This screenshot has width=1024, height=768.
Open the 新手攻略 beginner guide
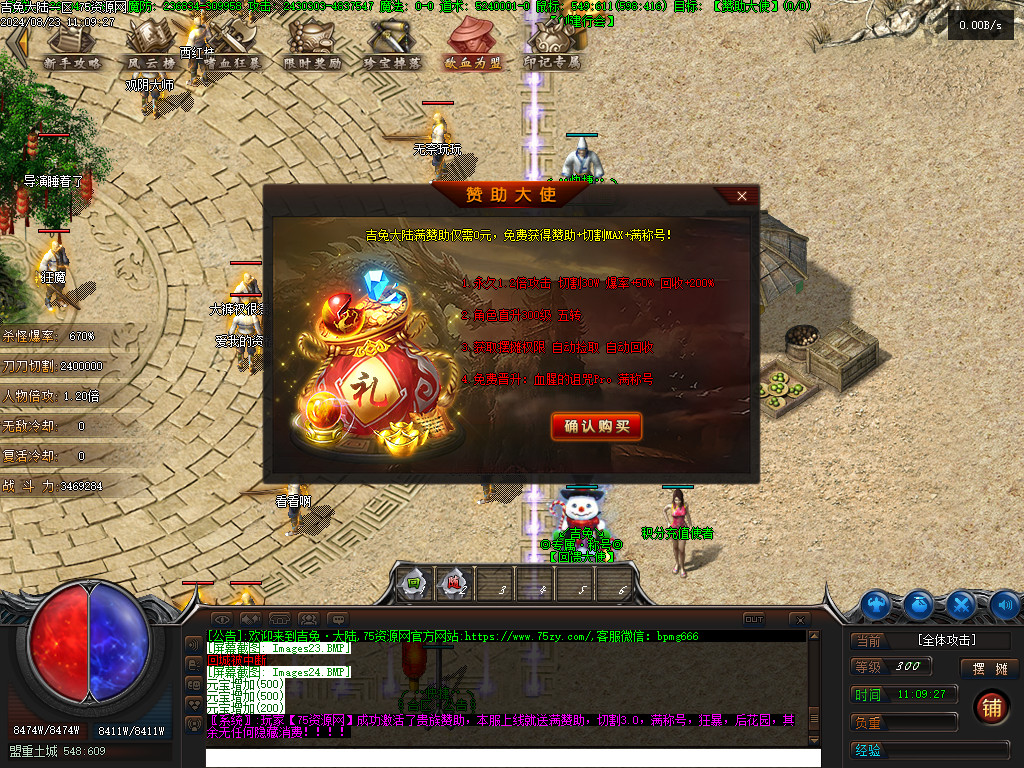(x=73, y=47)
